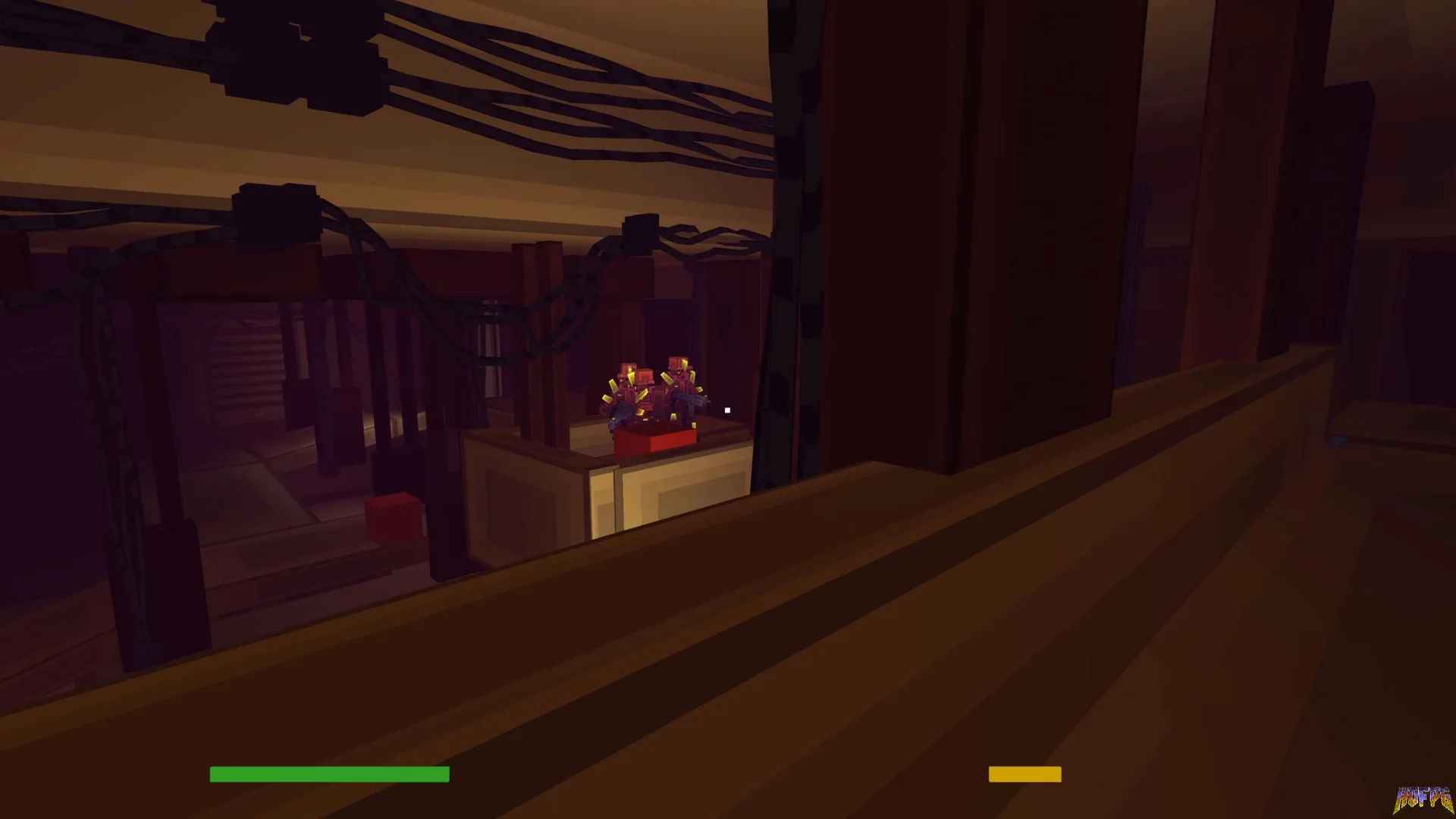Click the green health bar
Viewport: 1456px width, 819px height.
point(328,774)
